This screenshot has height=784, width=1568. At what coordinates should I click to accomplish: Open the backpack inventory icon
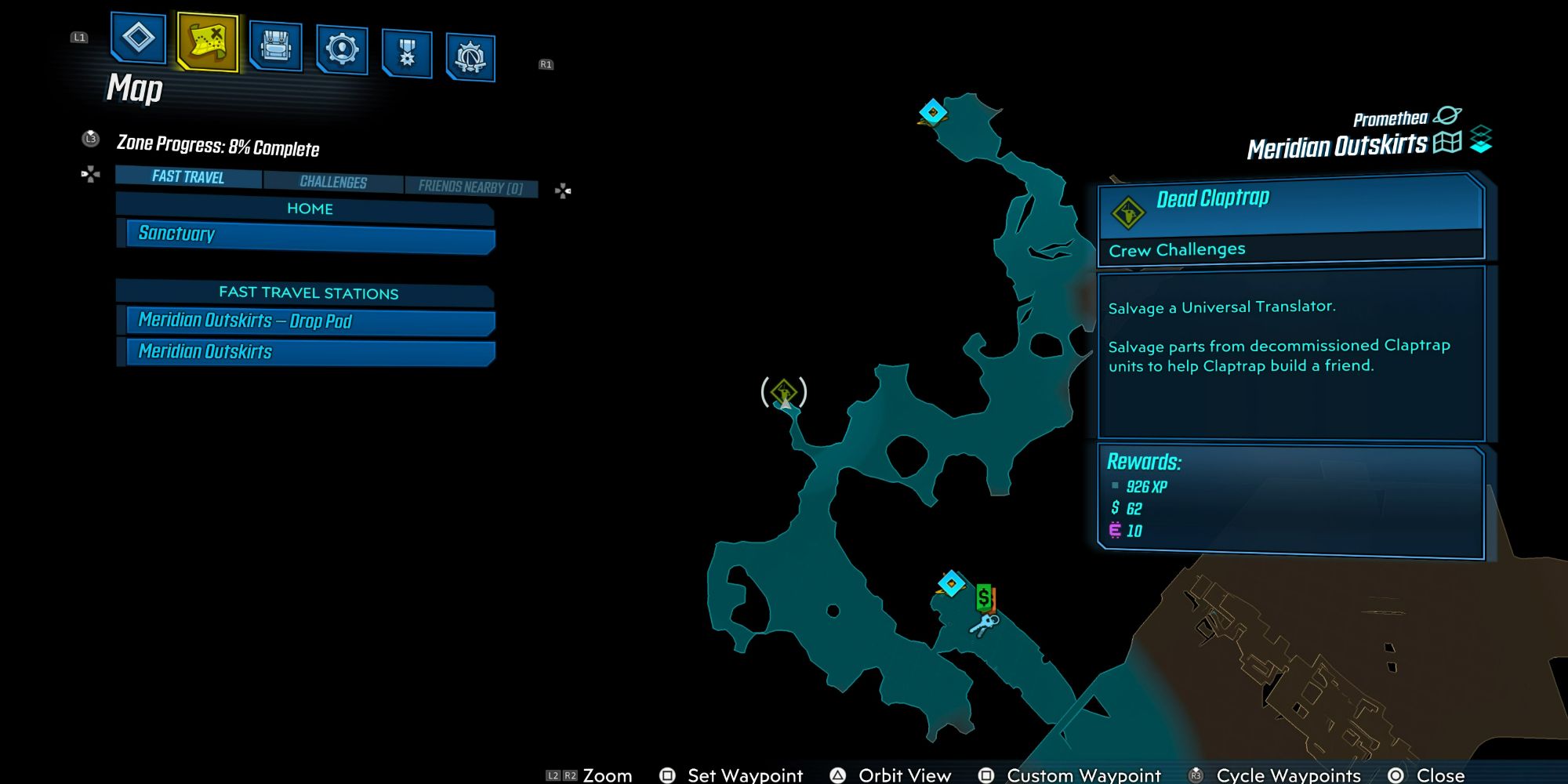point(274,49)
